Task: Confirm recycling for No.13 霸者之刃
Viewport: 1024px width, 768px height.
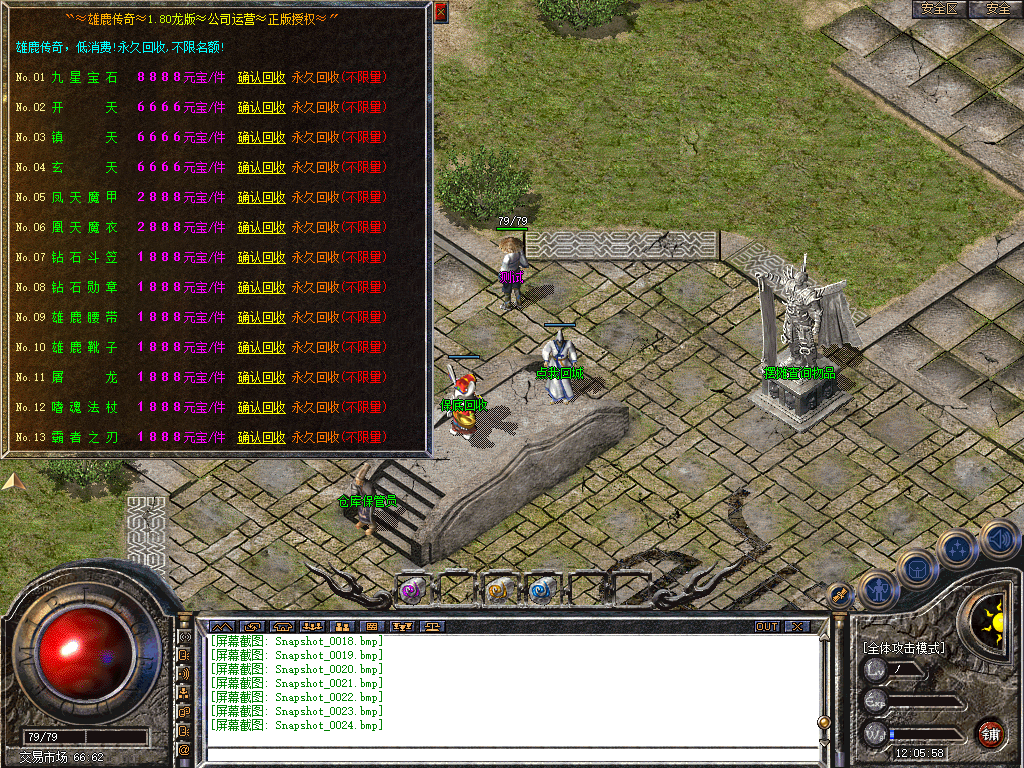Action: (x=261, y=438)
